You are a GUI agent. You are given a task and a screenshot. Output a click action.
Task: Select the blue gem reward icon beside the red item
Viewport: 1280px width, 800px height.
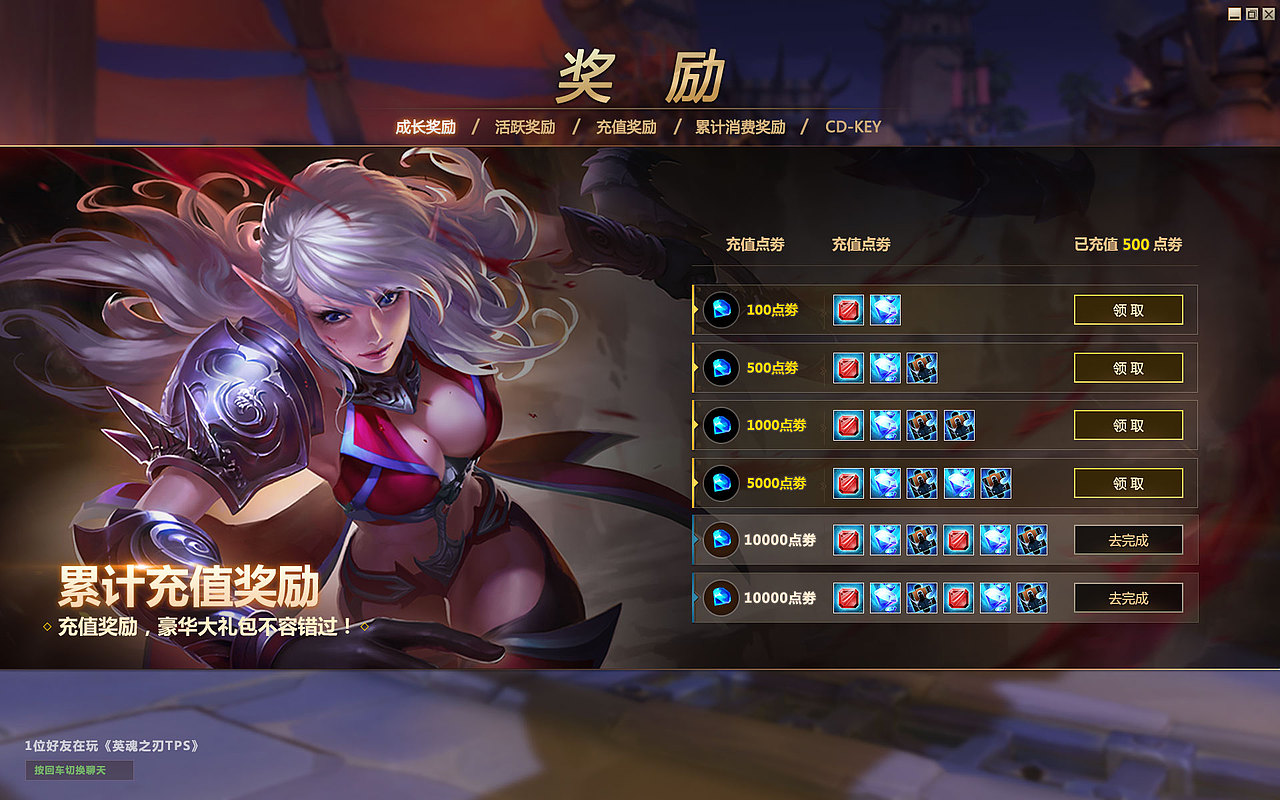click(883, 310)
